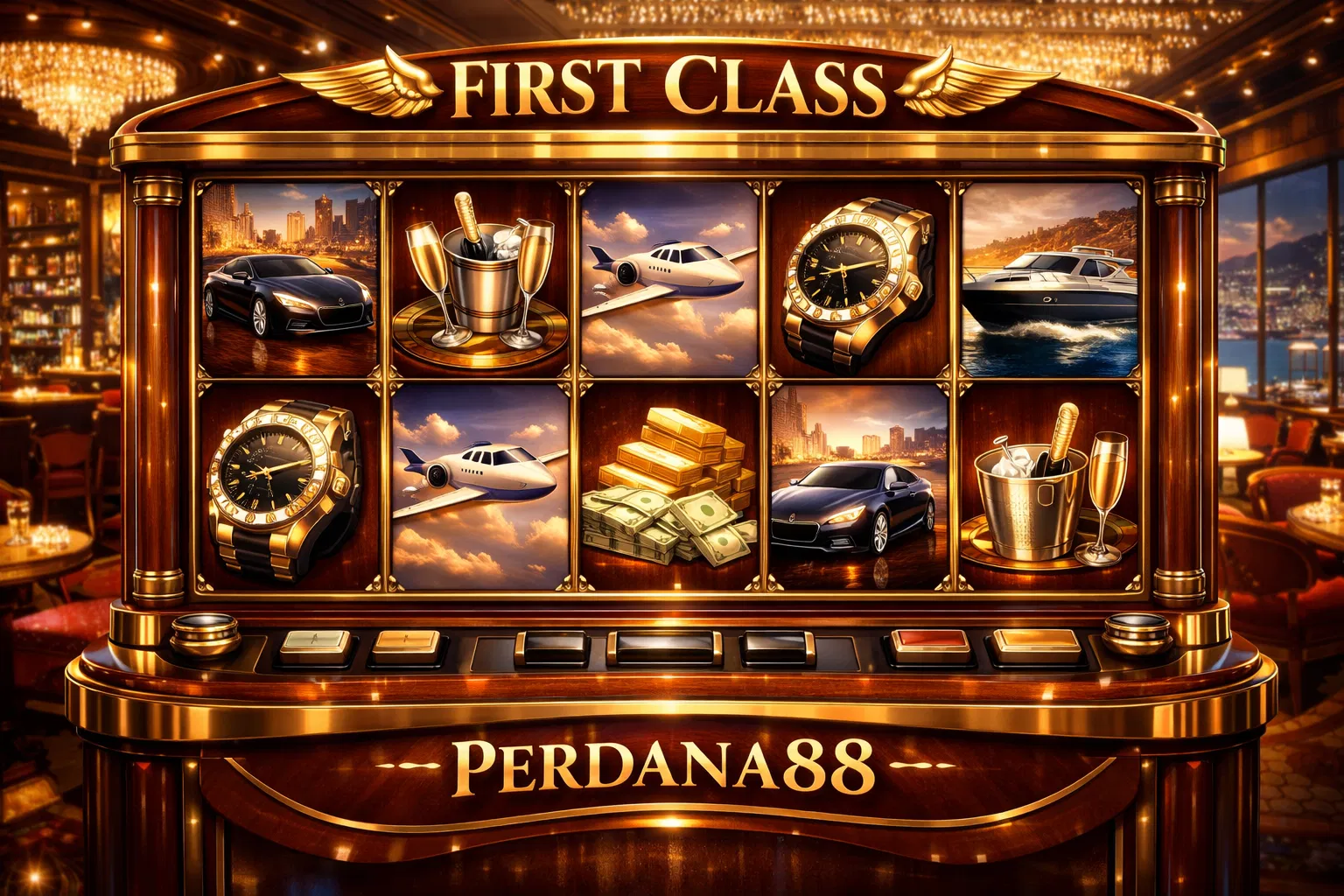Click the small black button left of center
Image resolution: width=1344 pixels, height=896 pixels.
click(551, 647)
